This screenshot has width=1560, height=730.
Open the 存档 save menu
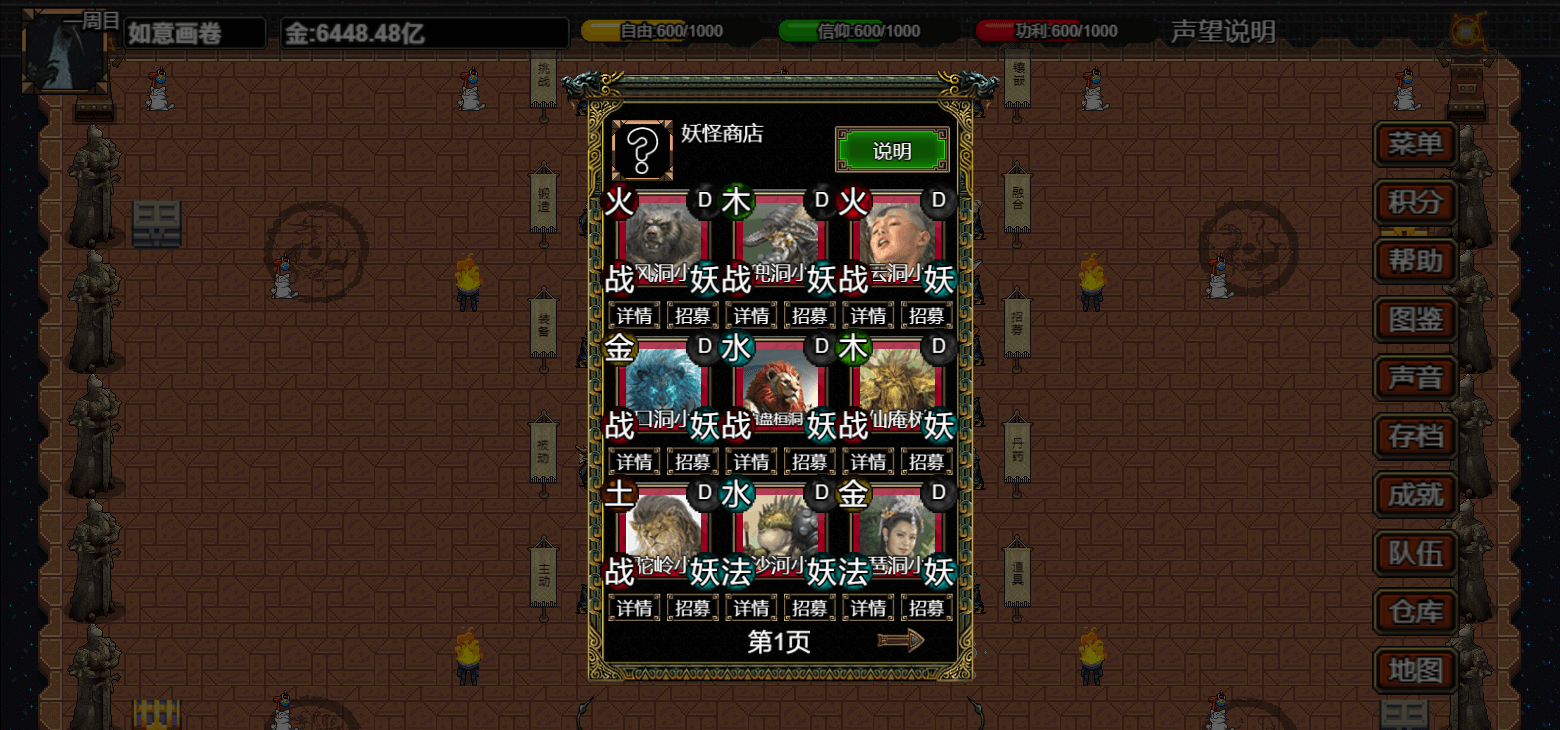click(x=1416, y=436)
